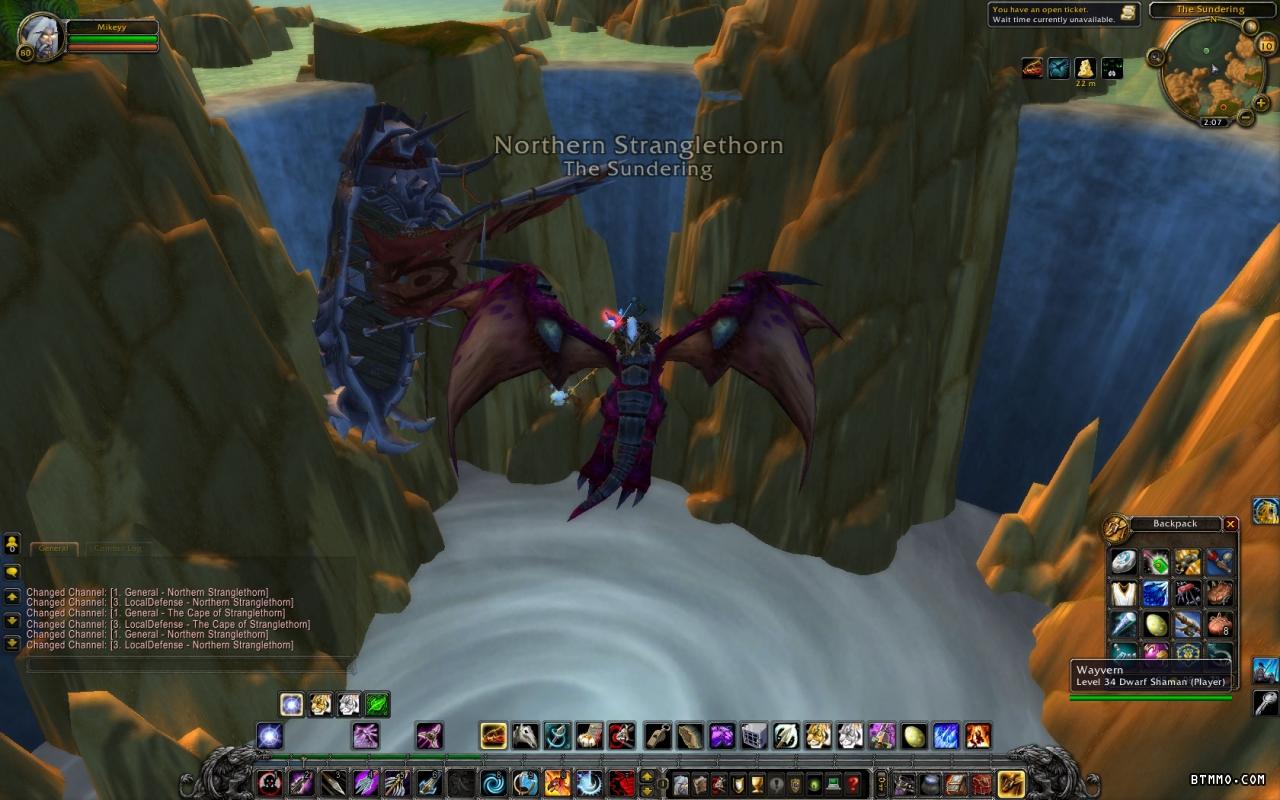This screenshot has height=800, width=1280.
Task: Use the yellow egg item on the upper bar
Action: pyautogui.click(x=914, y=737)
